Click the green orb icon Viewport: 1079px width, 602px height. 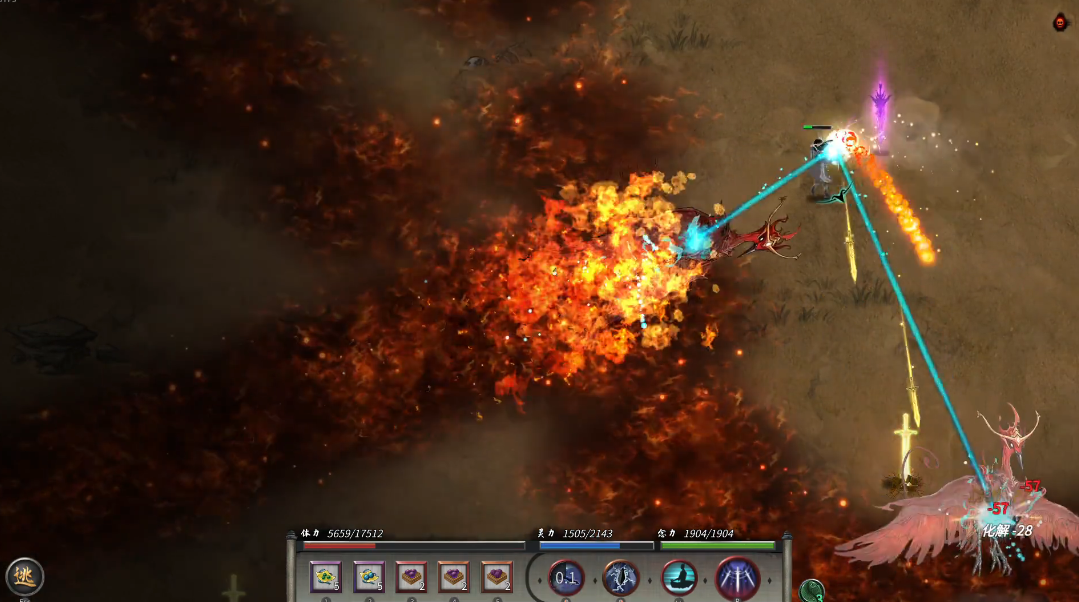click(x=812, y=590)
